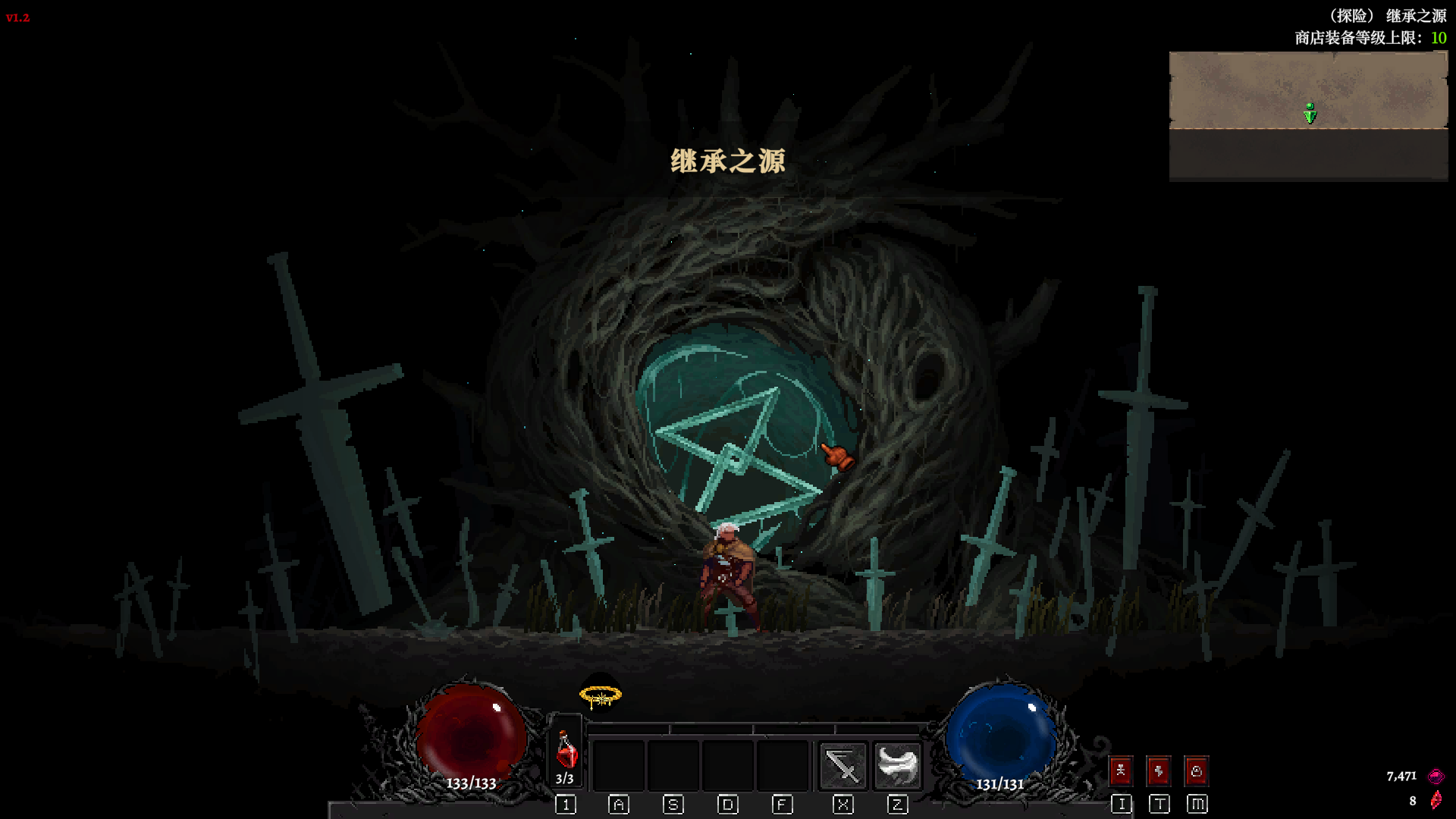Click the sword skill icon bound to X
Viewport: 1456px width, 819px height.
(842, 766)
